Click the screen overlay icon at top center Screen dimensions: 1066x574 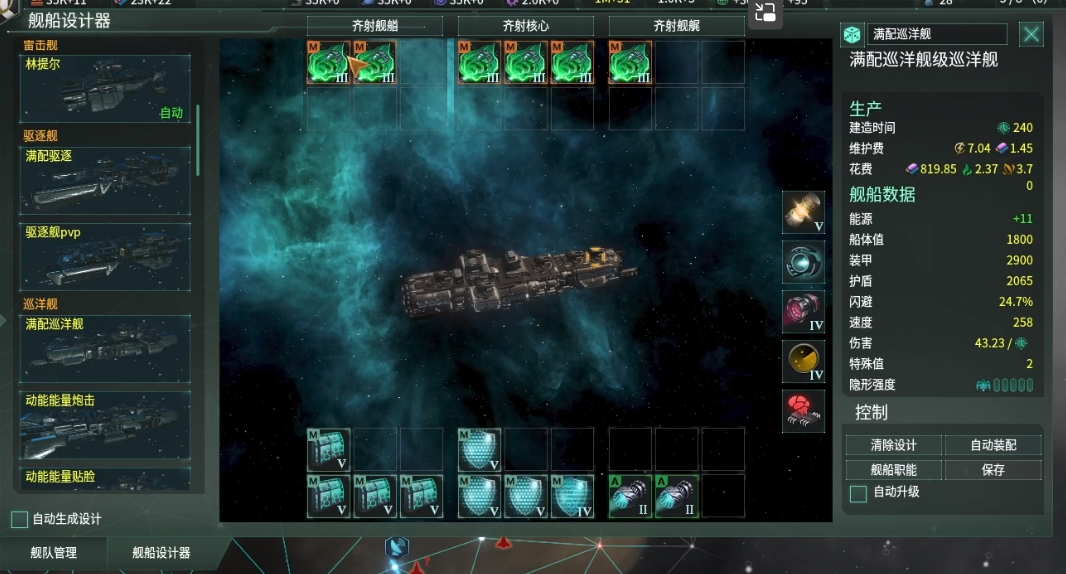(x=766, y=12)
